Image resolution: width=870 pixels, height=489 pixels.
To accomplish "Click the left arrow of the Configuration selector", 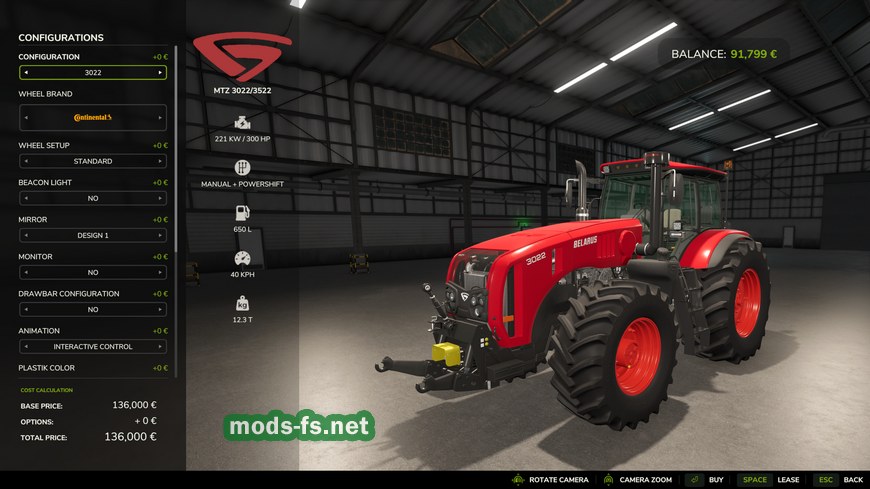I will pyautogui.click(x=26, y=73).
